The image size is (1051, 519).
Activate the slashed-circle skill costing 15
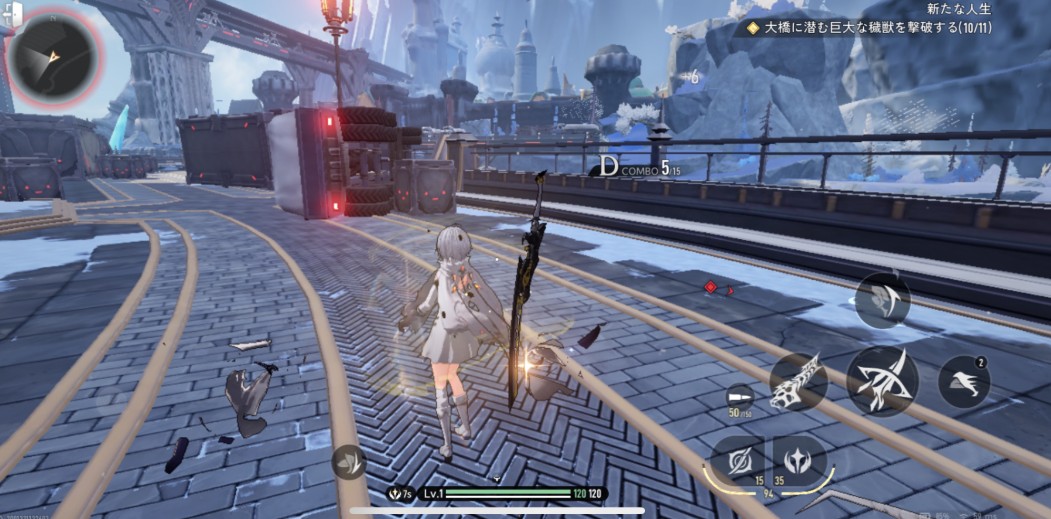click(x=739, y=462)
